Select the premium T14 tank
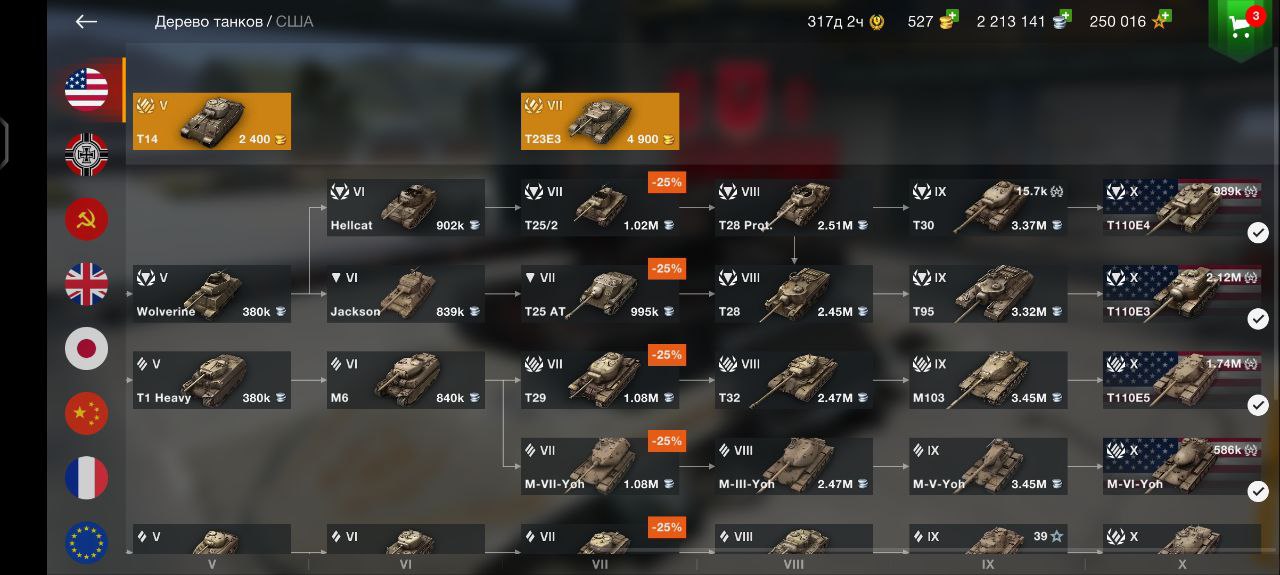Image resolution: width=1280 pixels, height=575 pixels. (212, 121)
